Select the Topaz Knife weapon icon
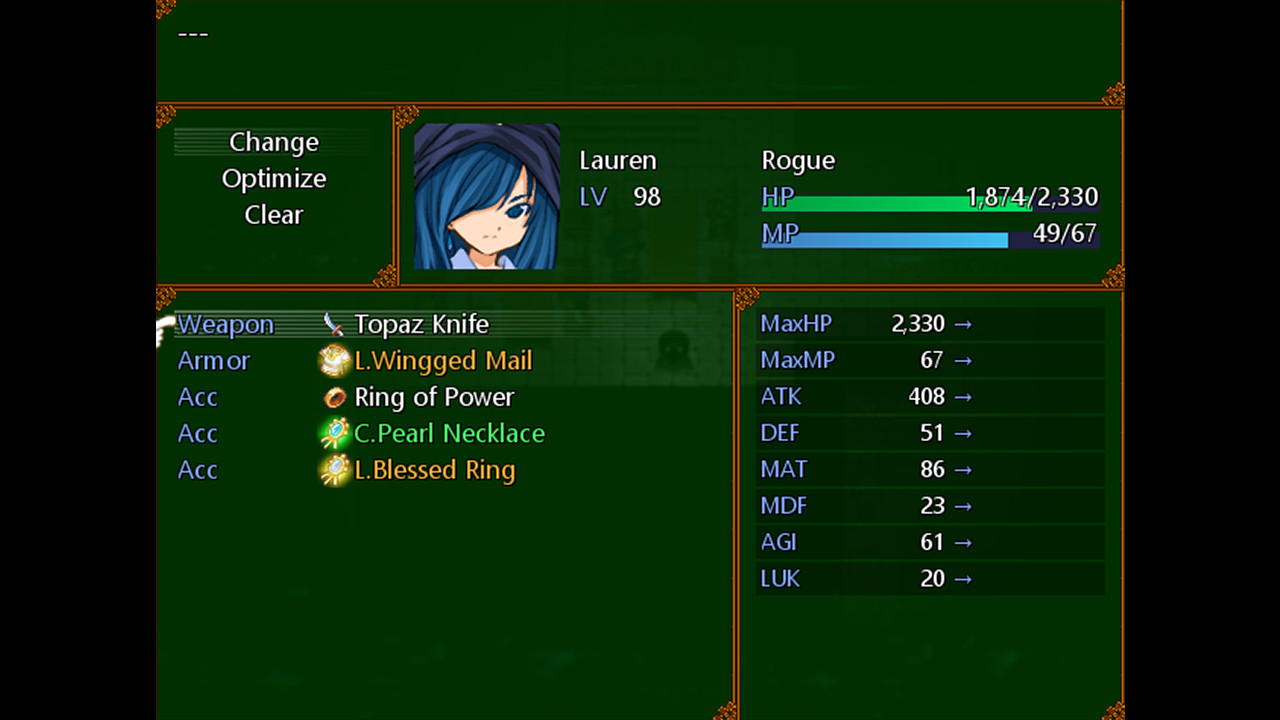The image size is (1280, 720). pos(334,323)
